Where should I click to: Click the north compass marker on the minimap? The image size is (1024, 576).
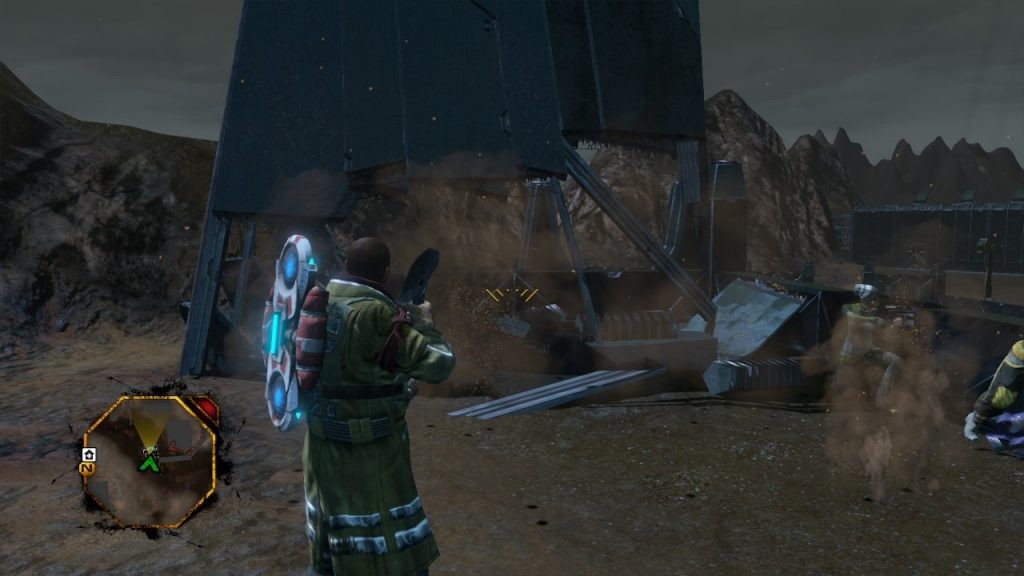click(88, 467)
